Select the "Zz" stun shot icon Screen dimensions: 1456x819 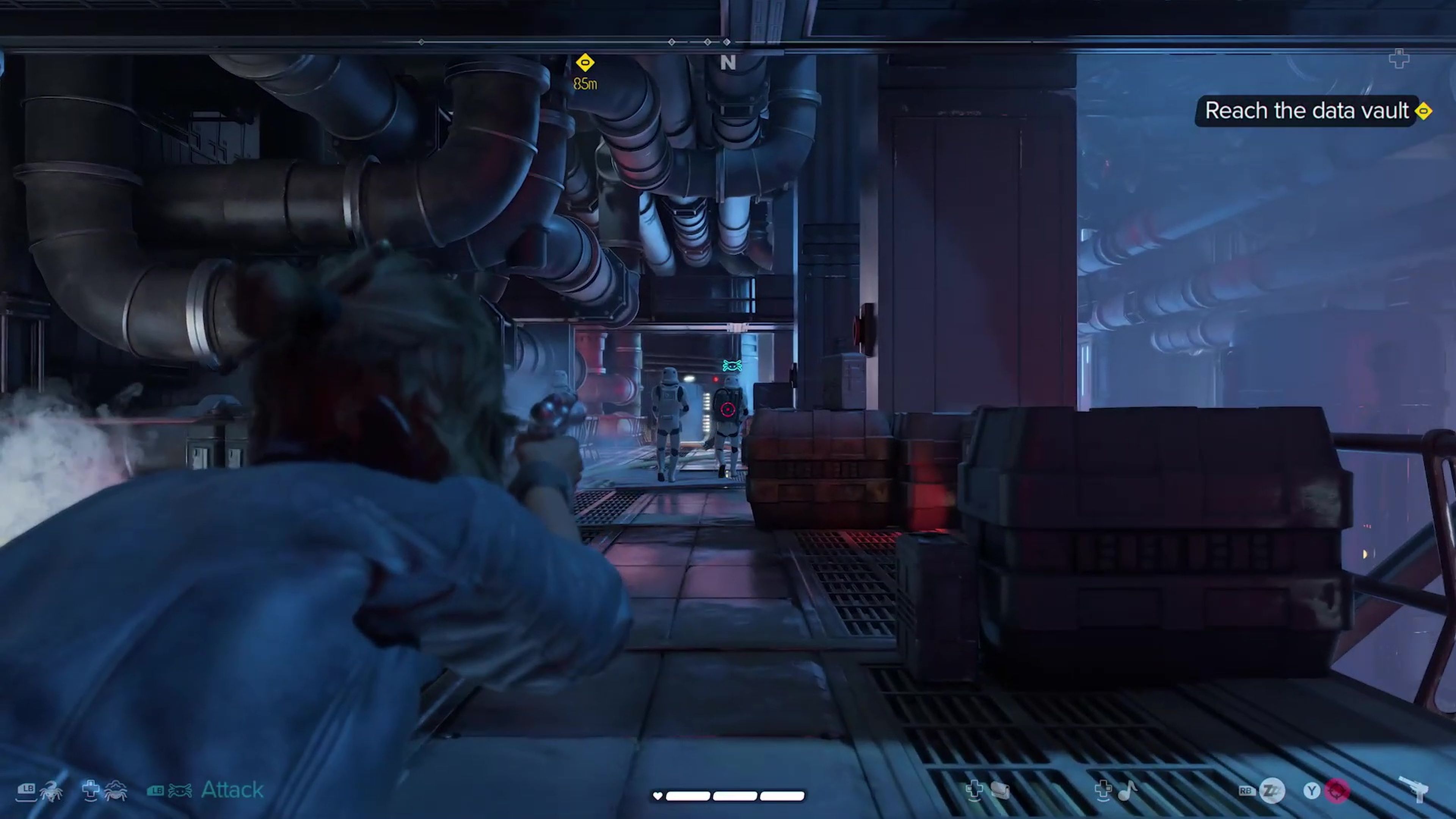[1272, 791]
